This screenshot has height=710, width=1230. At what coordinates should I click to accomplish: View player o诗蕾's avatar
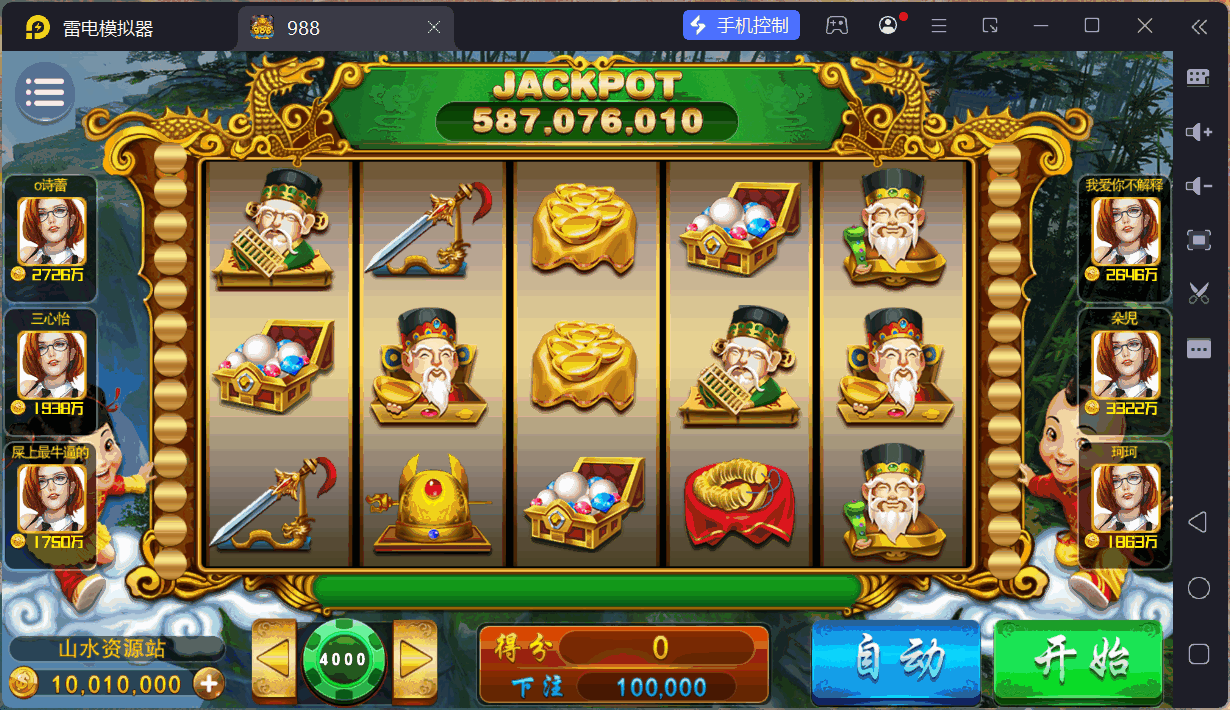tap(51, 230)
